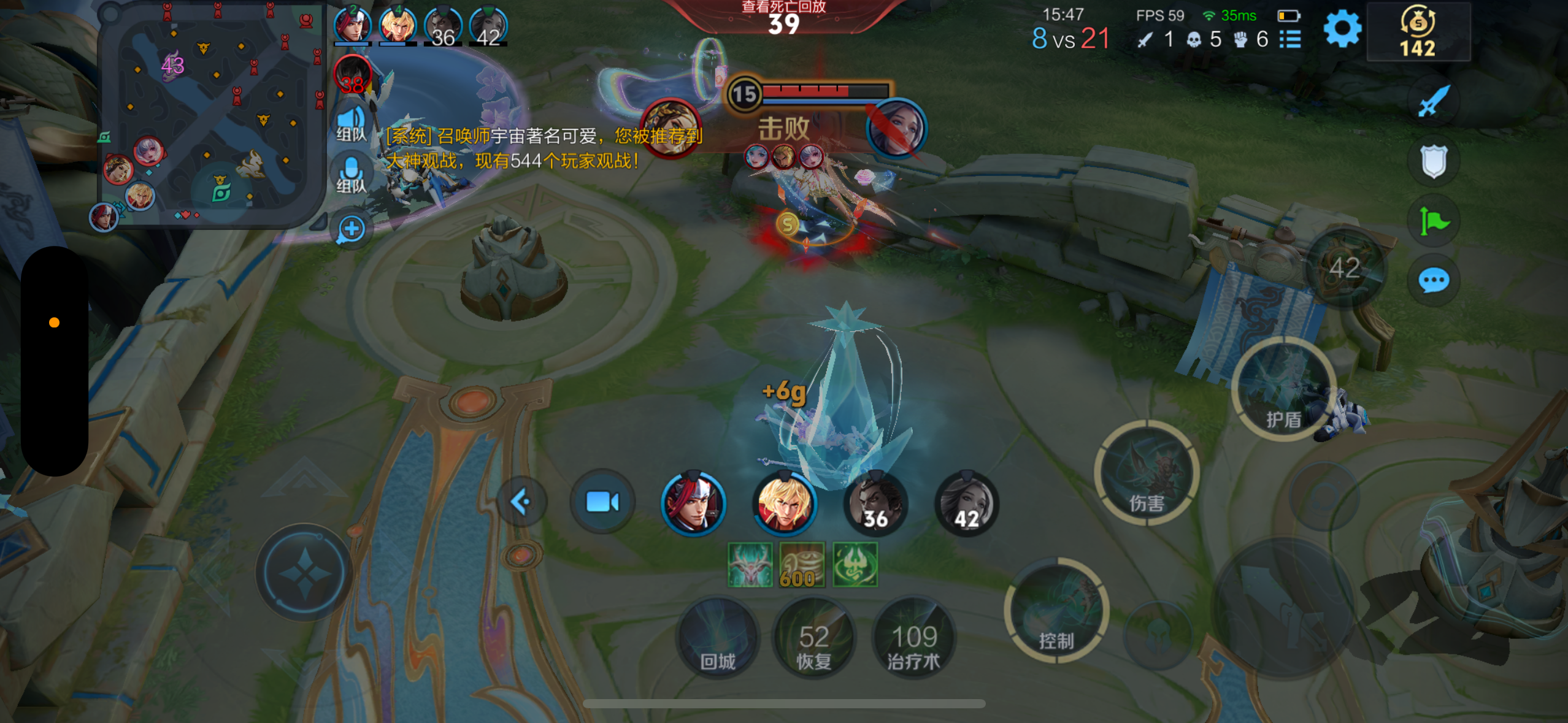Toggle the team speaker voice button

point(351,124)
